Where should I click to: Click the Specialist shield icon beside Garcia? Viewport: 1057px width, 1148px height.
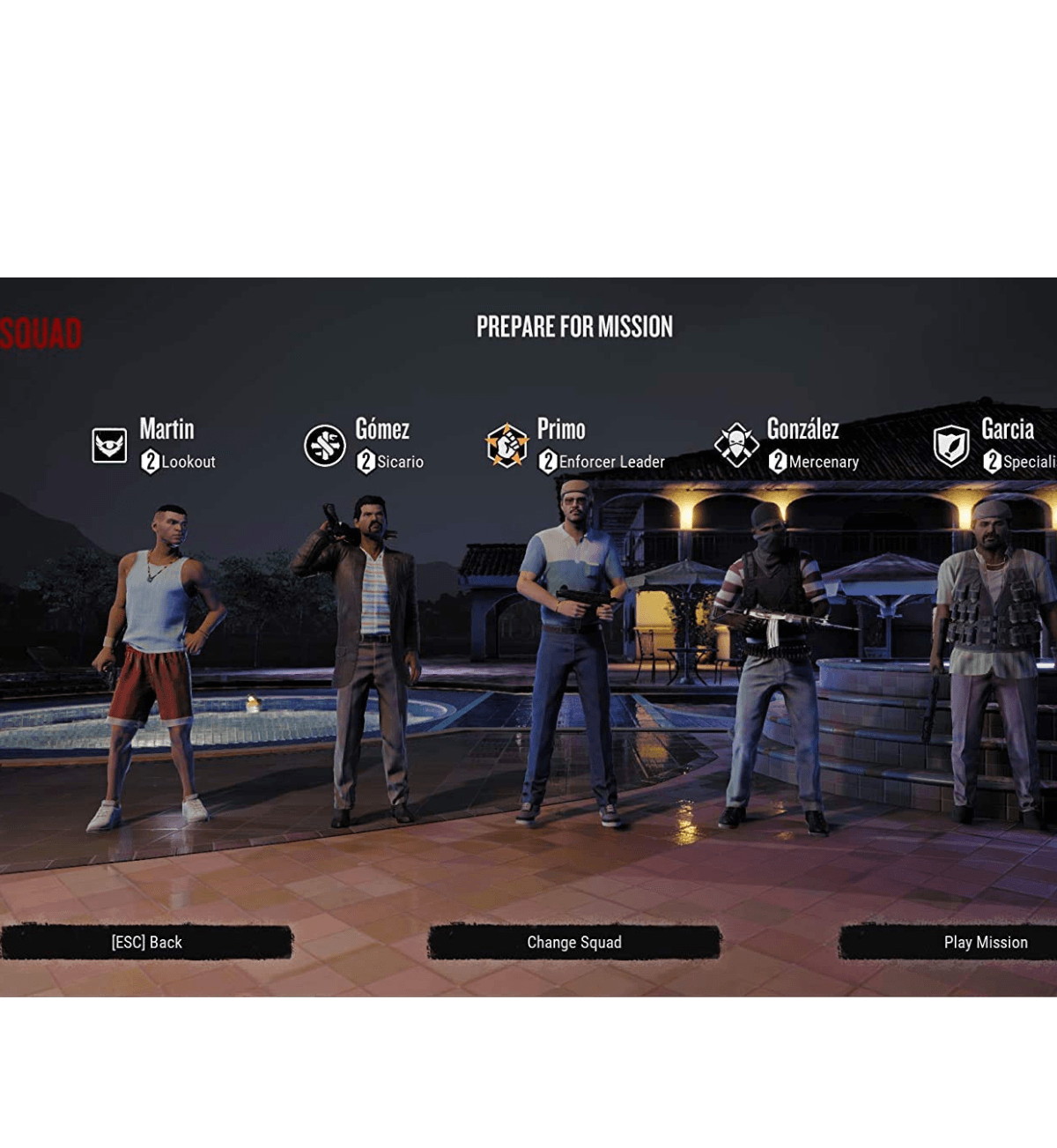[x=951, y=446]
